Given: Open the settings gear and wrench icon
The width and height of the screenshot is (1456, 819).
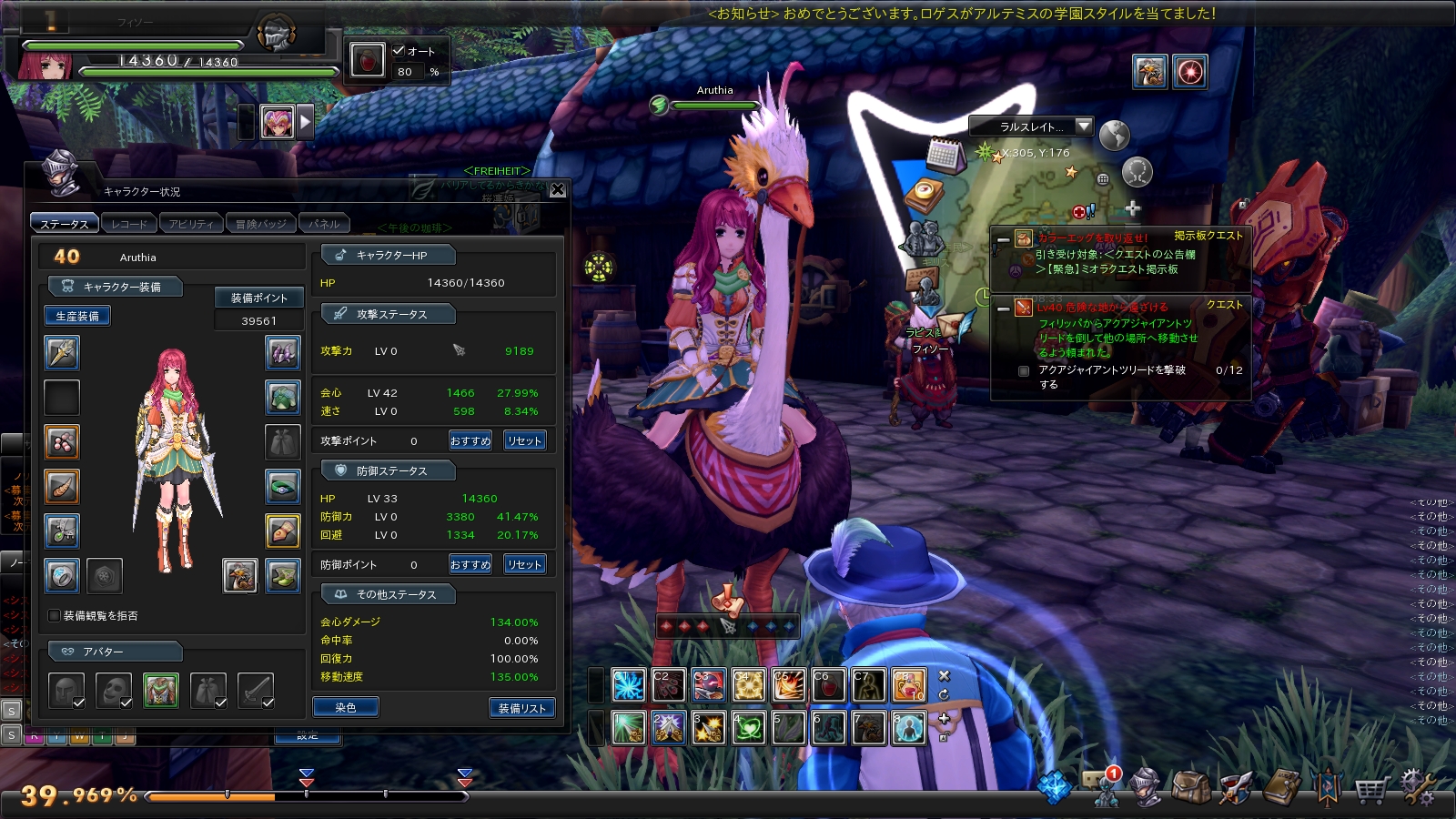Looking at the screenshot, I should pos(1416,786).
